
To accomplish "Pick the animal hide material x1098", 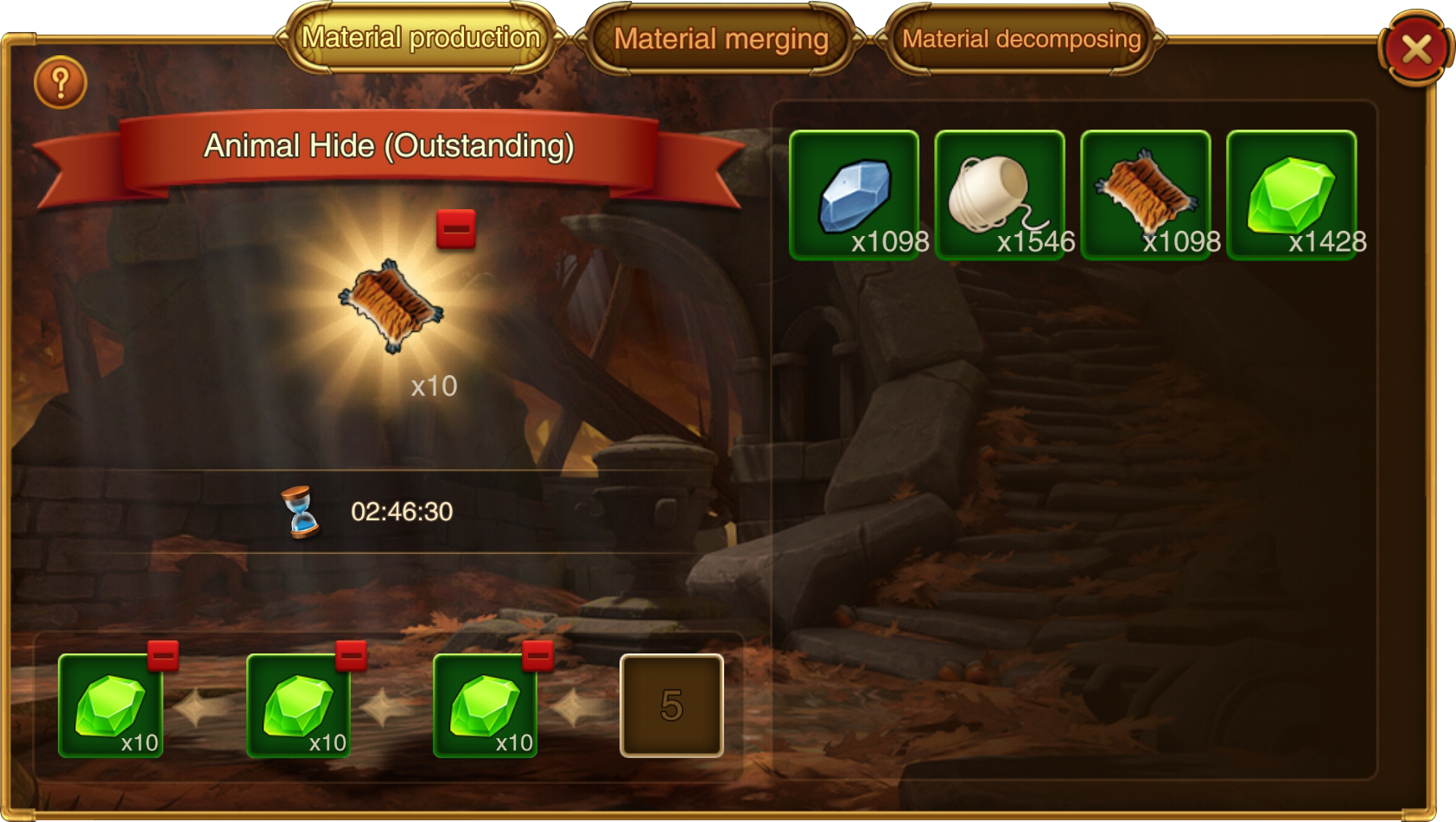I will click(1146, 194).
